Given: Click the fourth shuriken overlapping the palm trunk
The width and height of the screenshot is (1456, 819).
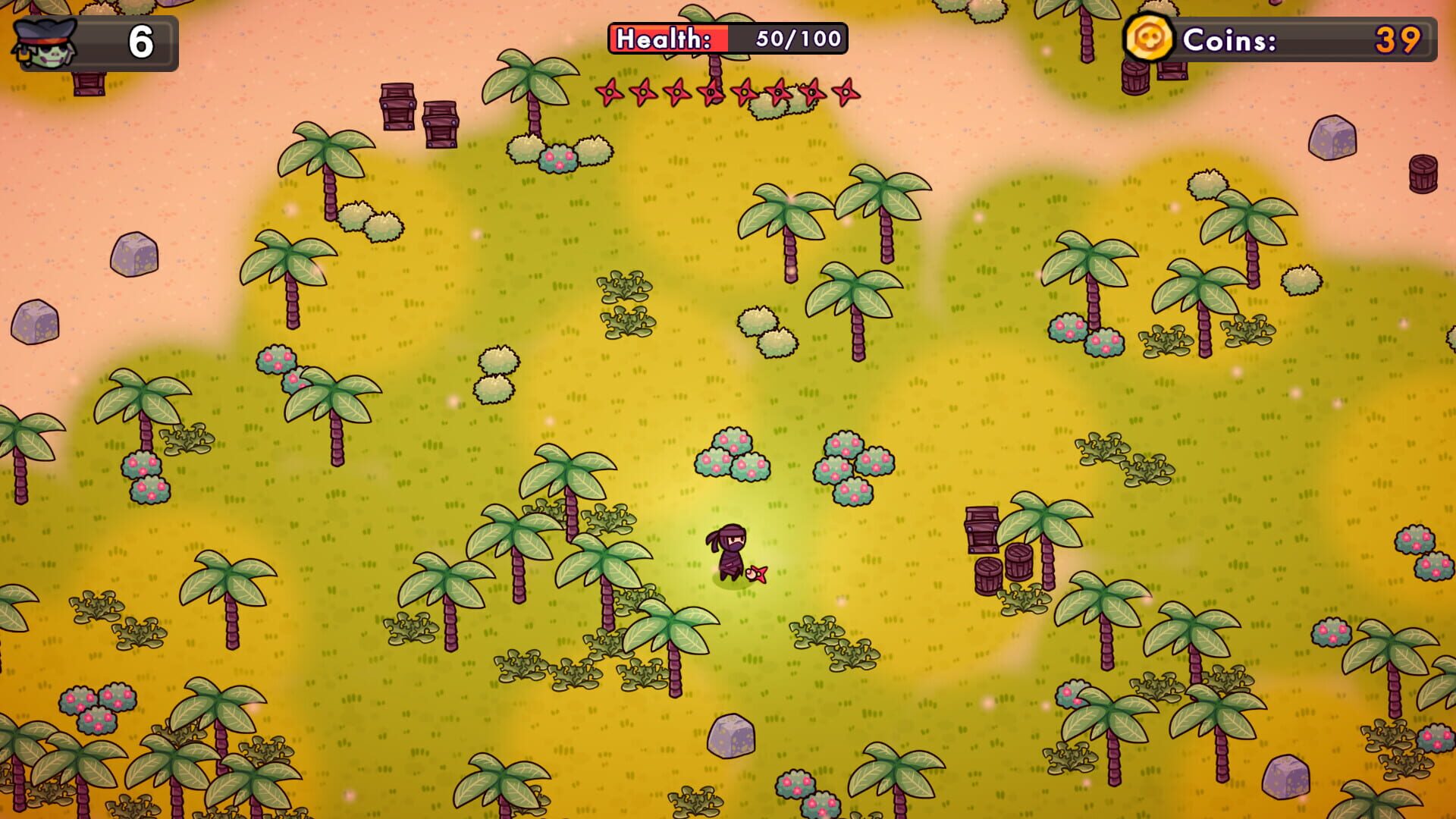Looking at the screenshot, I should (711, 93).
